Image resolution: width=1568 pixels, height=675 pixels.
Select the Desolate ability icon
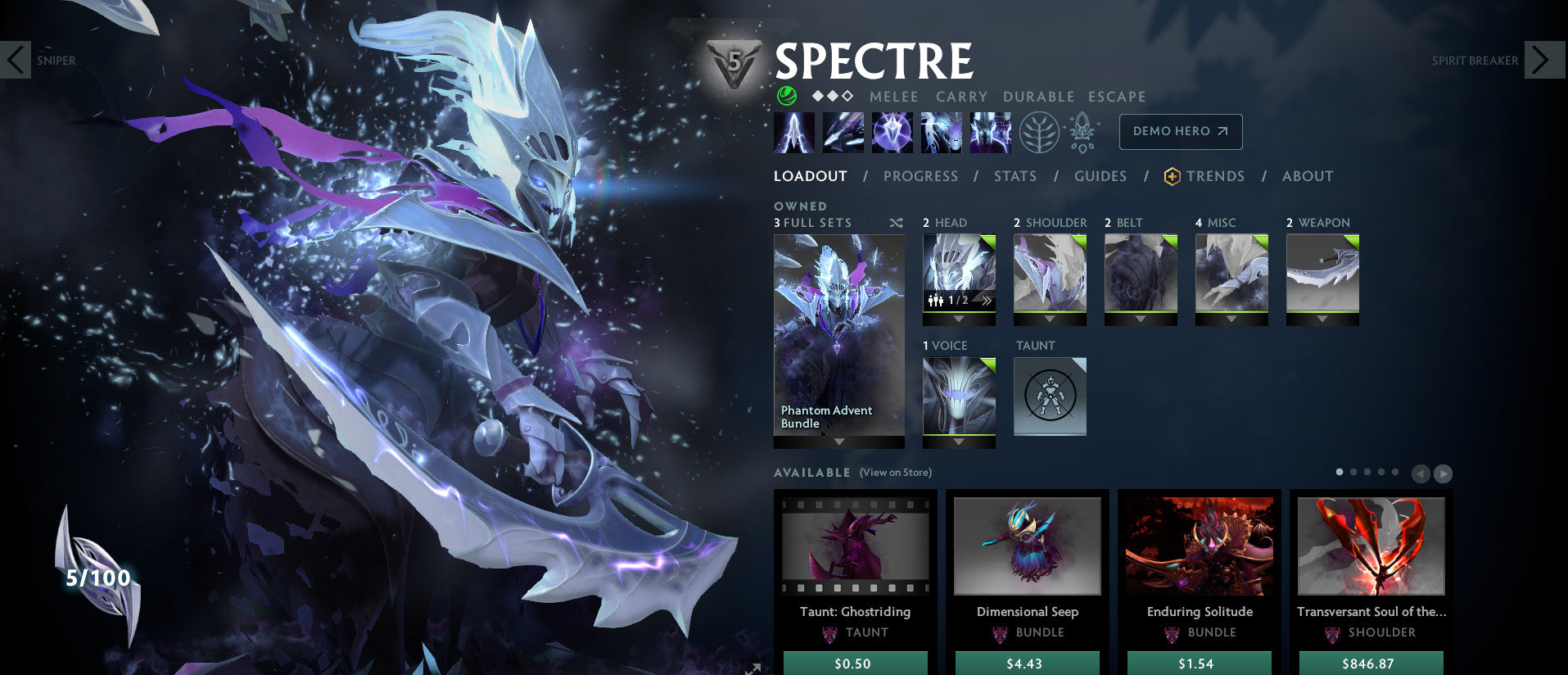pos(843,131)
